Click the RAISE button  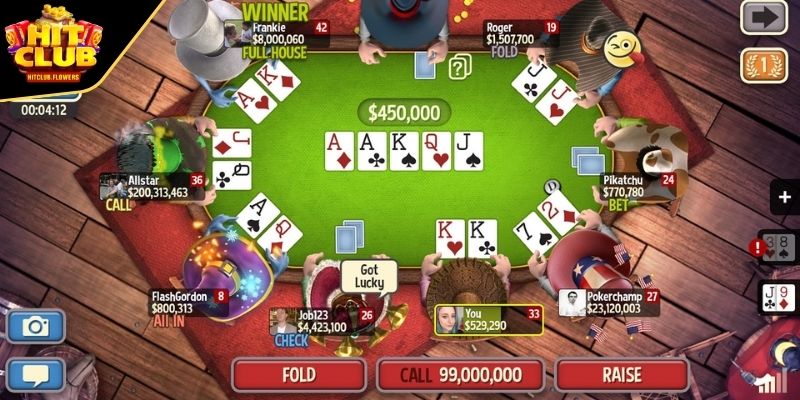click(x=621, y=375)
